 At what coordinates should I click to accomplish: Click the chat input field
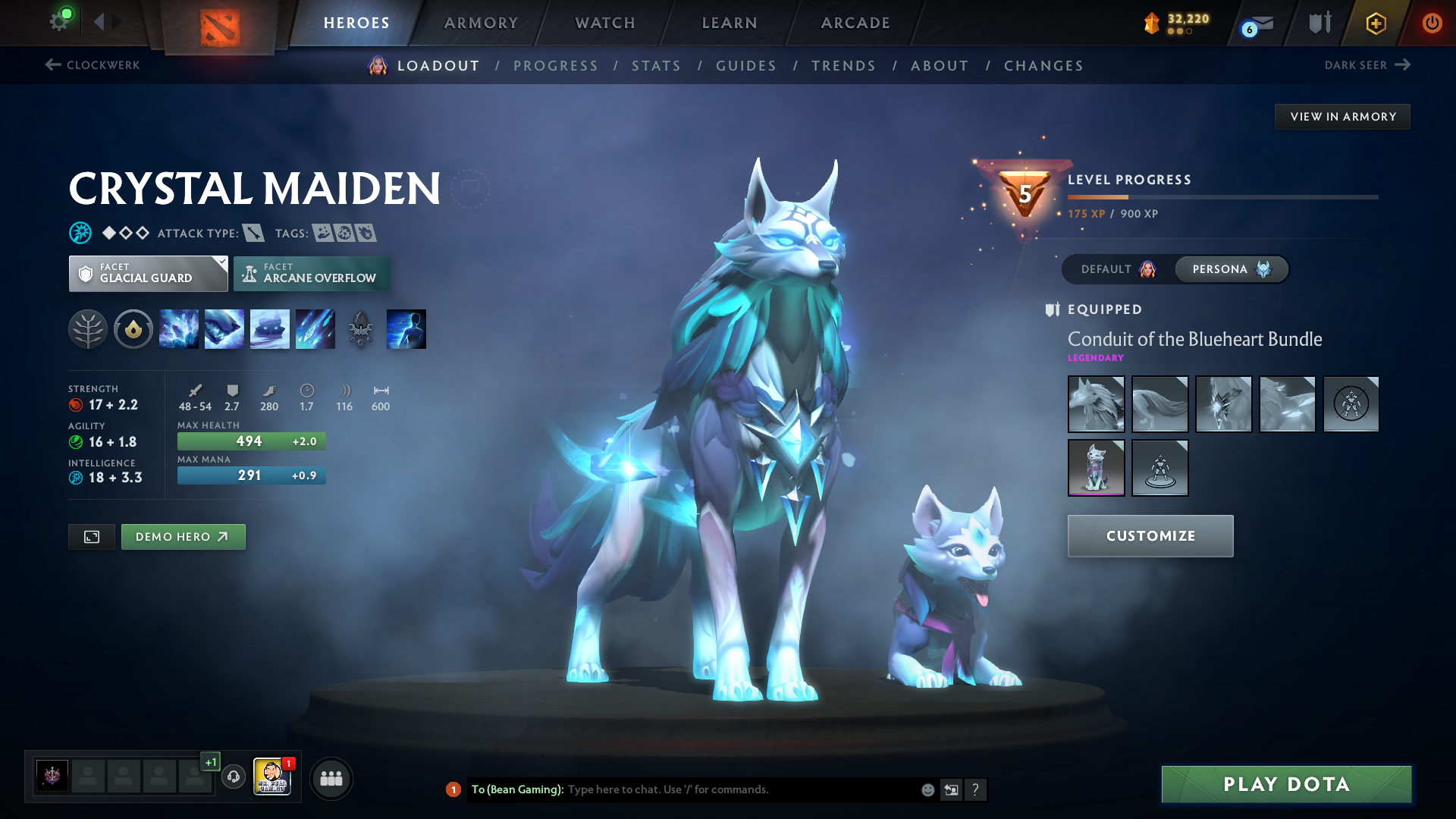pyautogui.click(x=739, y=789)
